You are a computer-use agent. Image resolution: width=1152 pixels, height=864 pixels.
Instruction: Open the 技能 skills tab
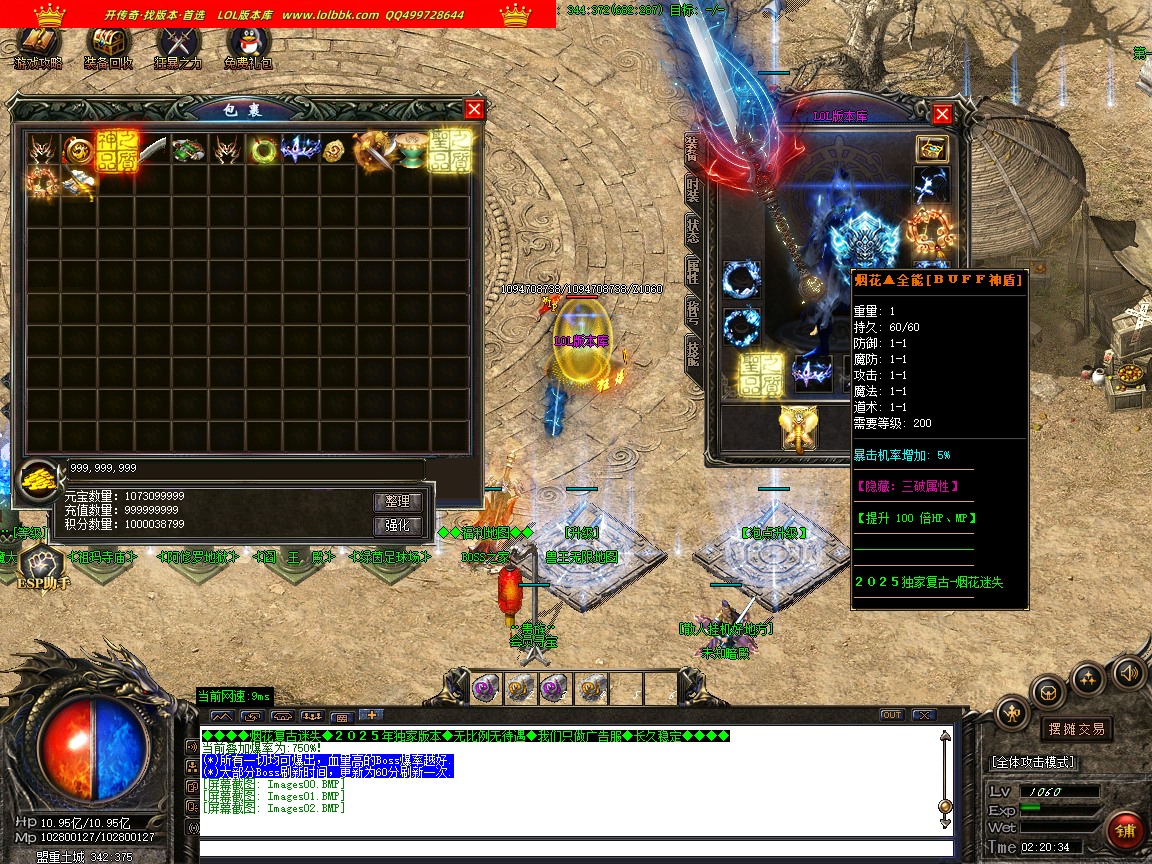(x=692, y=350)
